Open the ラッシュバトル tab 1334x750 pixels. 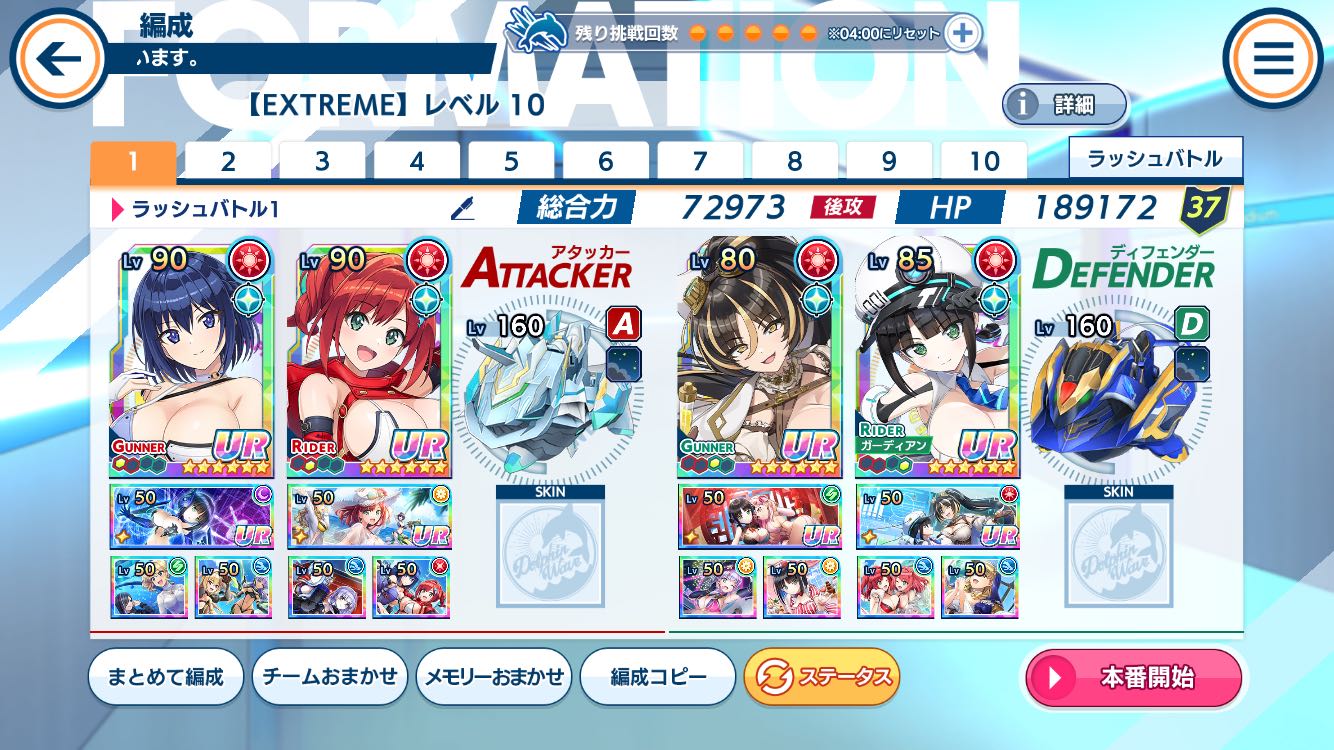click(x=1155, y=159)
